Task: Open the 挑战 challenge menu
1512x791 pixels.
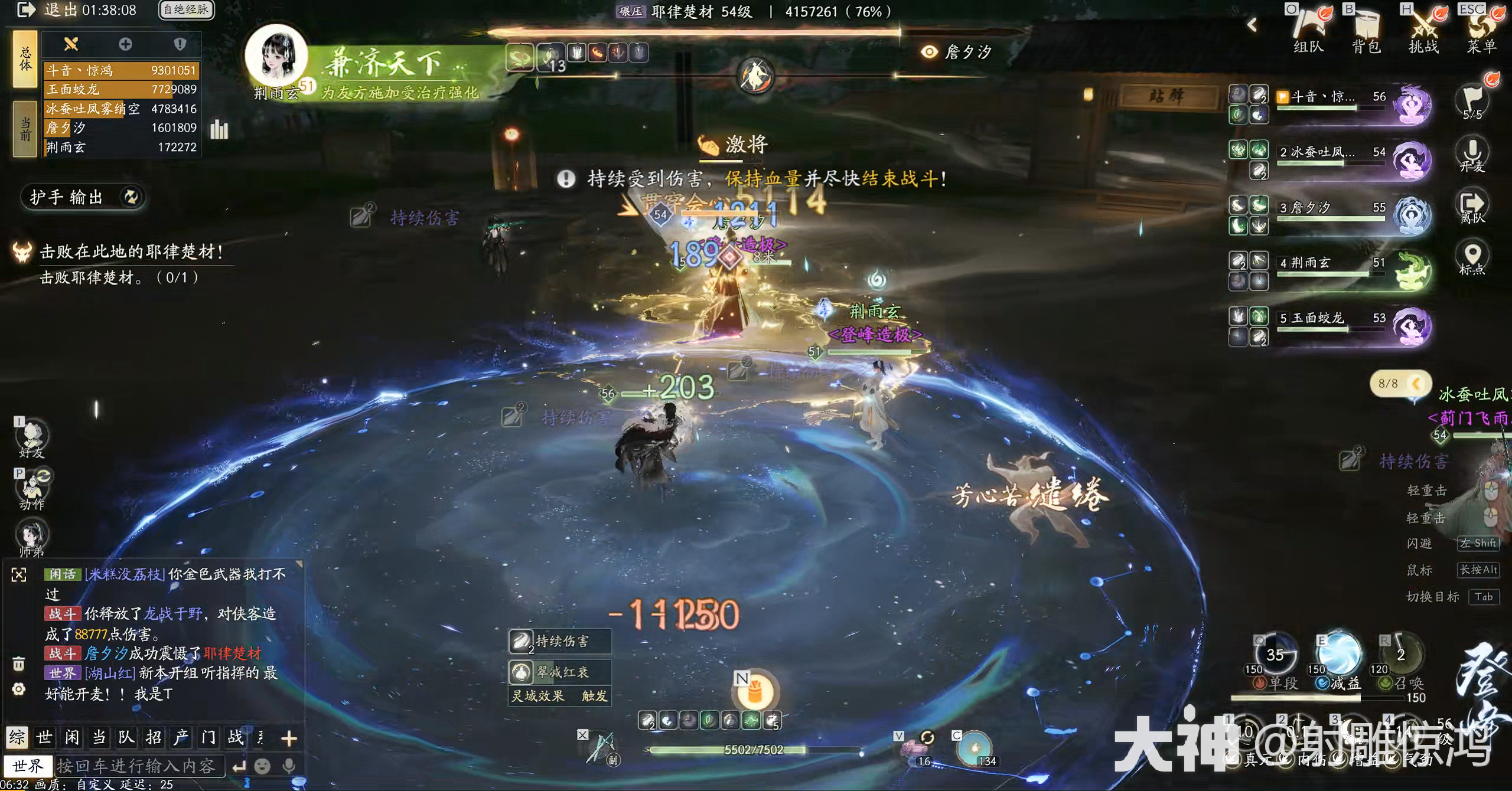Action: (1423, 31)
